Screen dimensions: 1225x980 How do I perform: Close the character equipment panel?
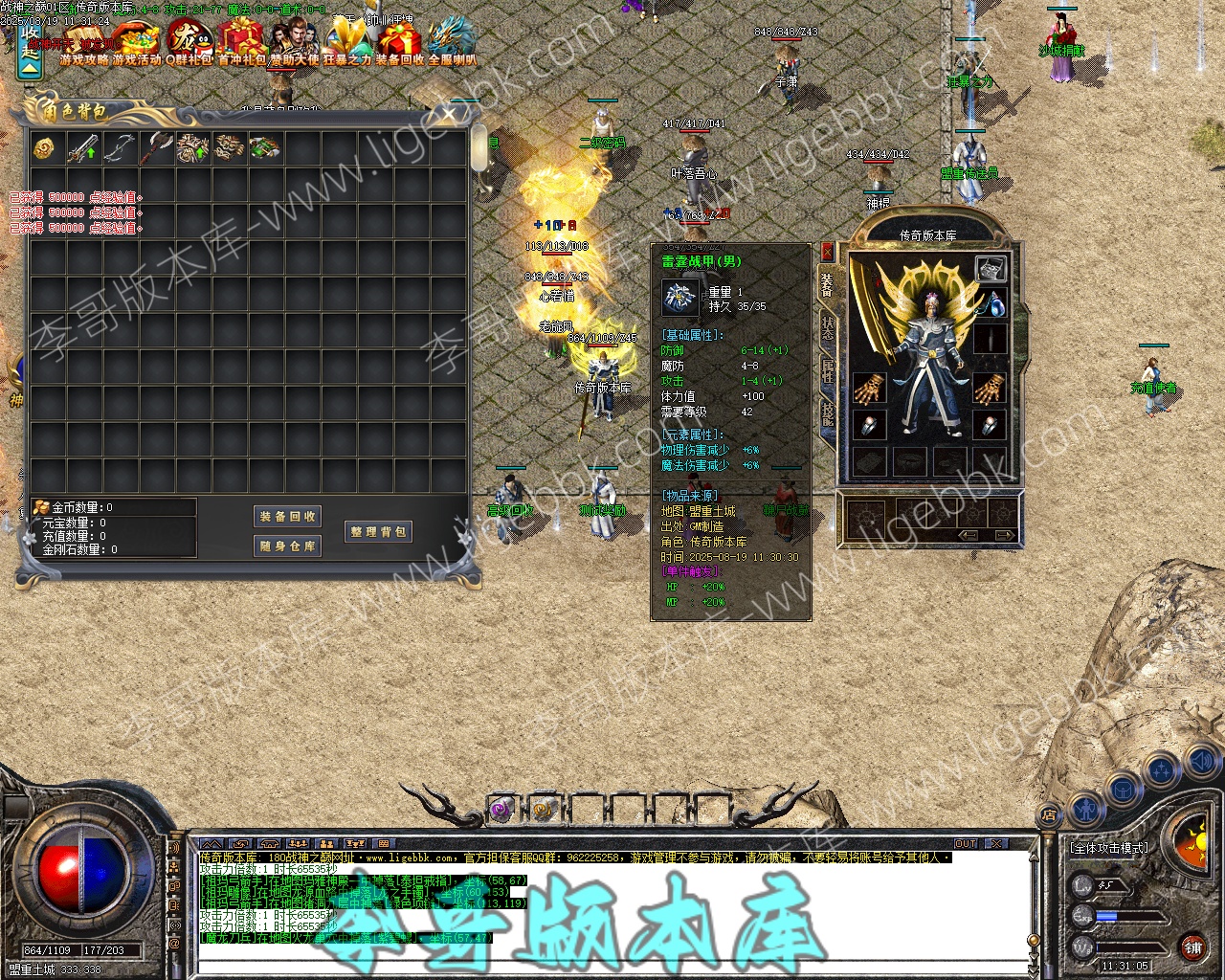point(827,252)
